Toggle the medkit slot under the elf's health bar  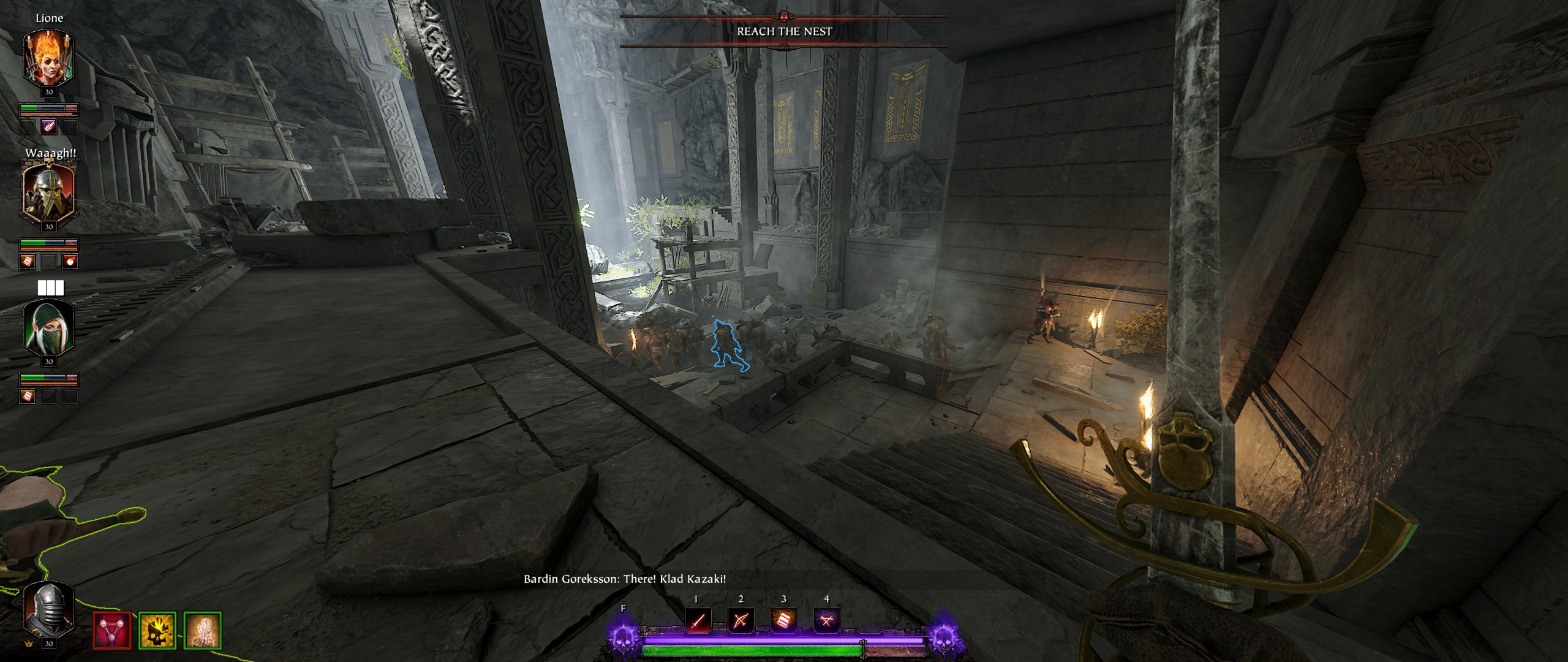click(27, 395)
